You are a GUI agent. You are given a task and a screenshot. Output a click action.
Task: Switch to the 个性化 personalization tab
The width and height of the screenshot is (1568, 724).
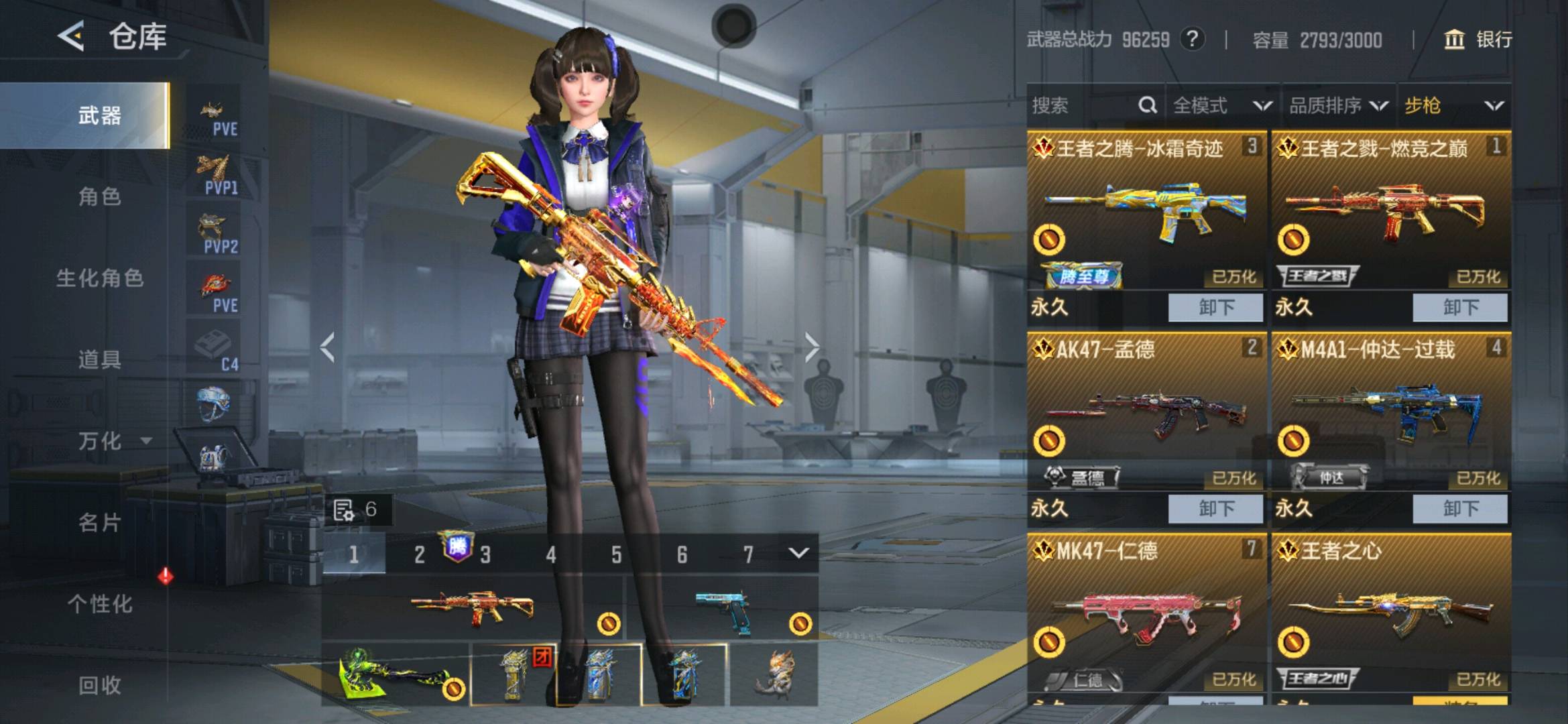pos(99,604)
